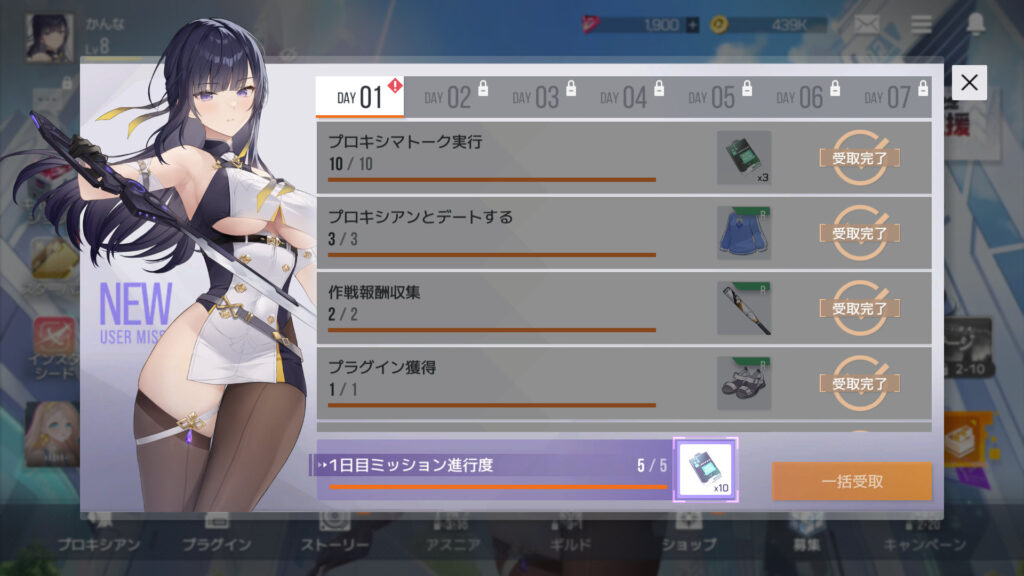Inspect the sandals reward item
The height and width of the screenshot is (576, 1024).
pyautogui.click(x=743, y=383)
